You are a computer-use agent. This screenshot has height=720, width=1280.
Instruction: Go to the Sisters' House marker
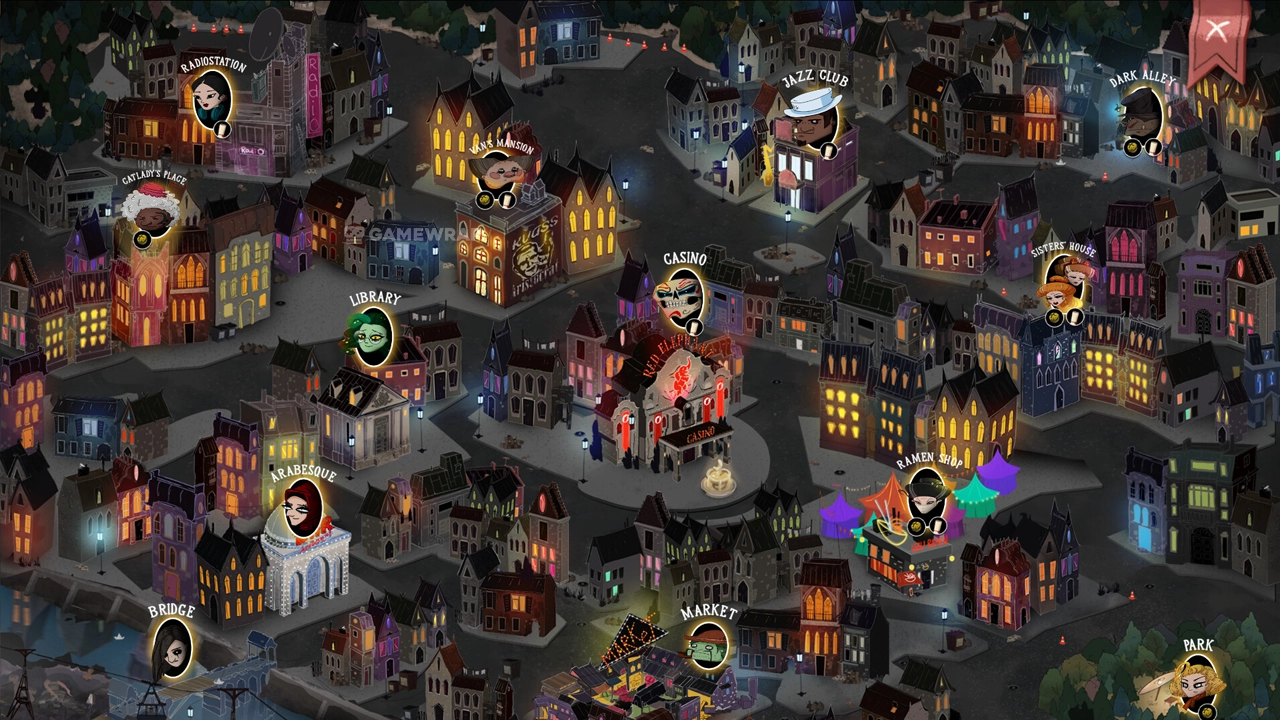point(1063,287)
